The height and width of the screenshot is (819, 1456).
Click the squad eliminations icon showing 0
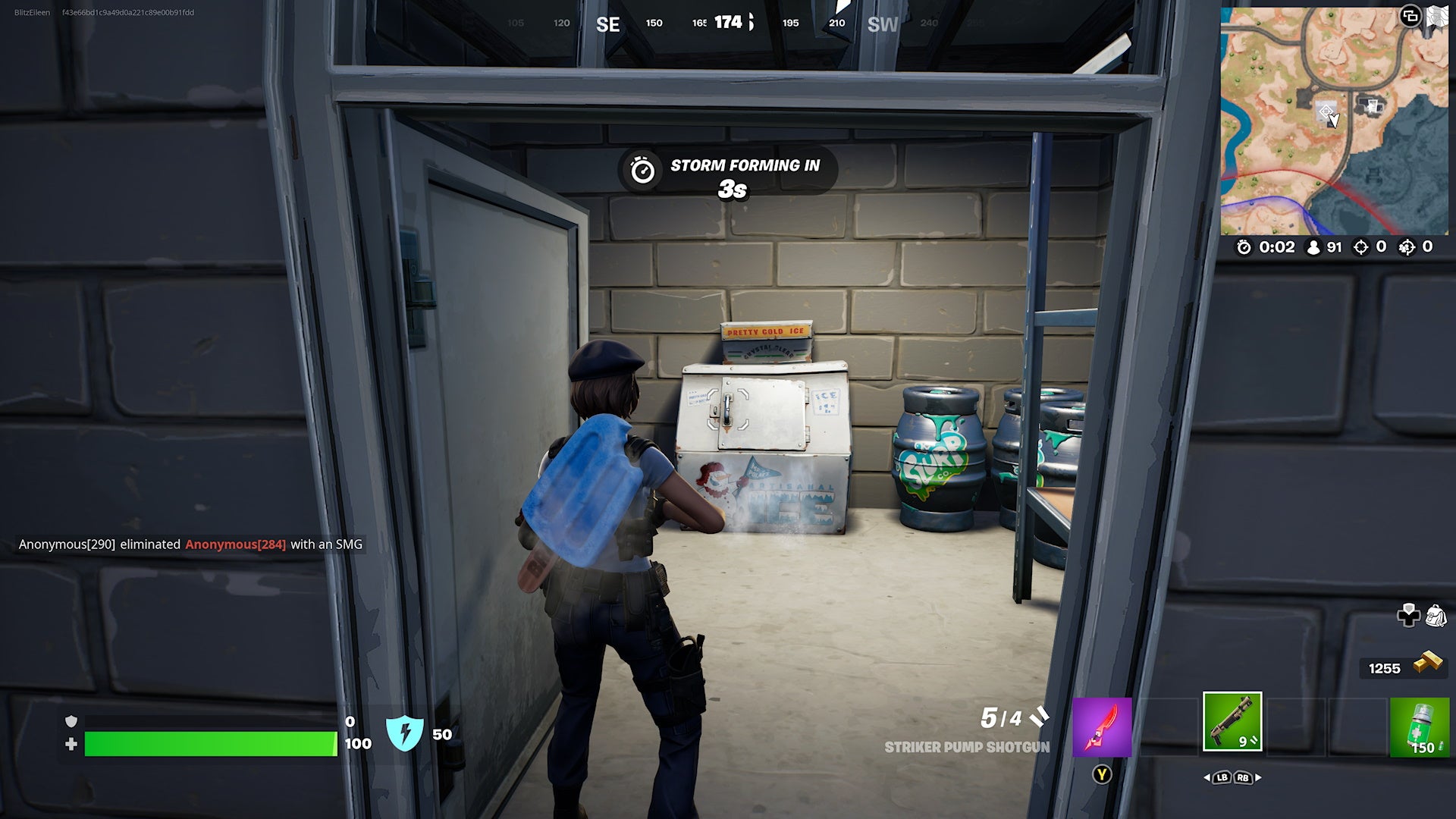[x=1407, y=247]
